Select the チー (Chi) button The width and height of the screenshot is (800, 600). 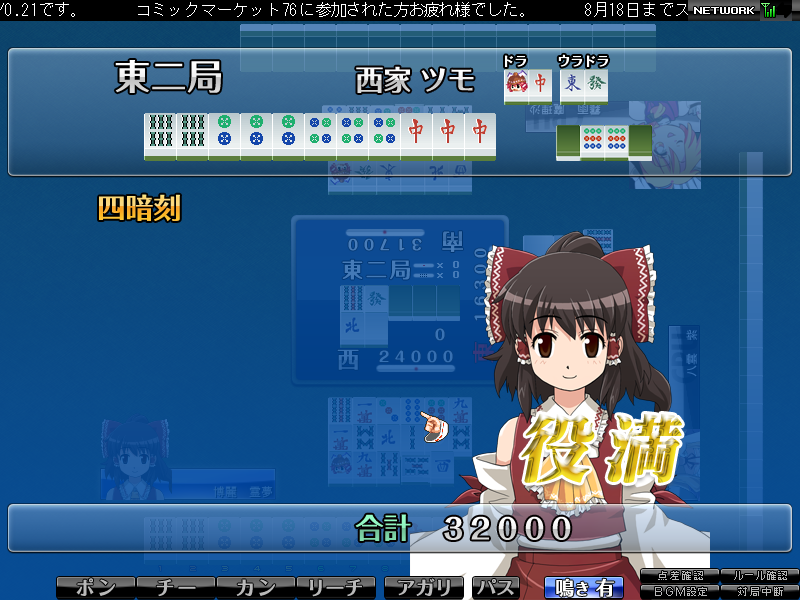175,588
